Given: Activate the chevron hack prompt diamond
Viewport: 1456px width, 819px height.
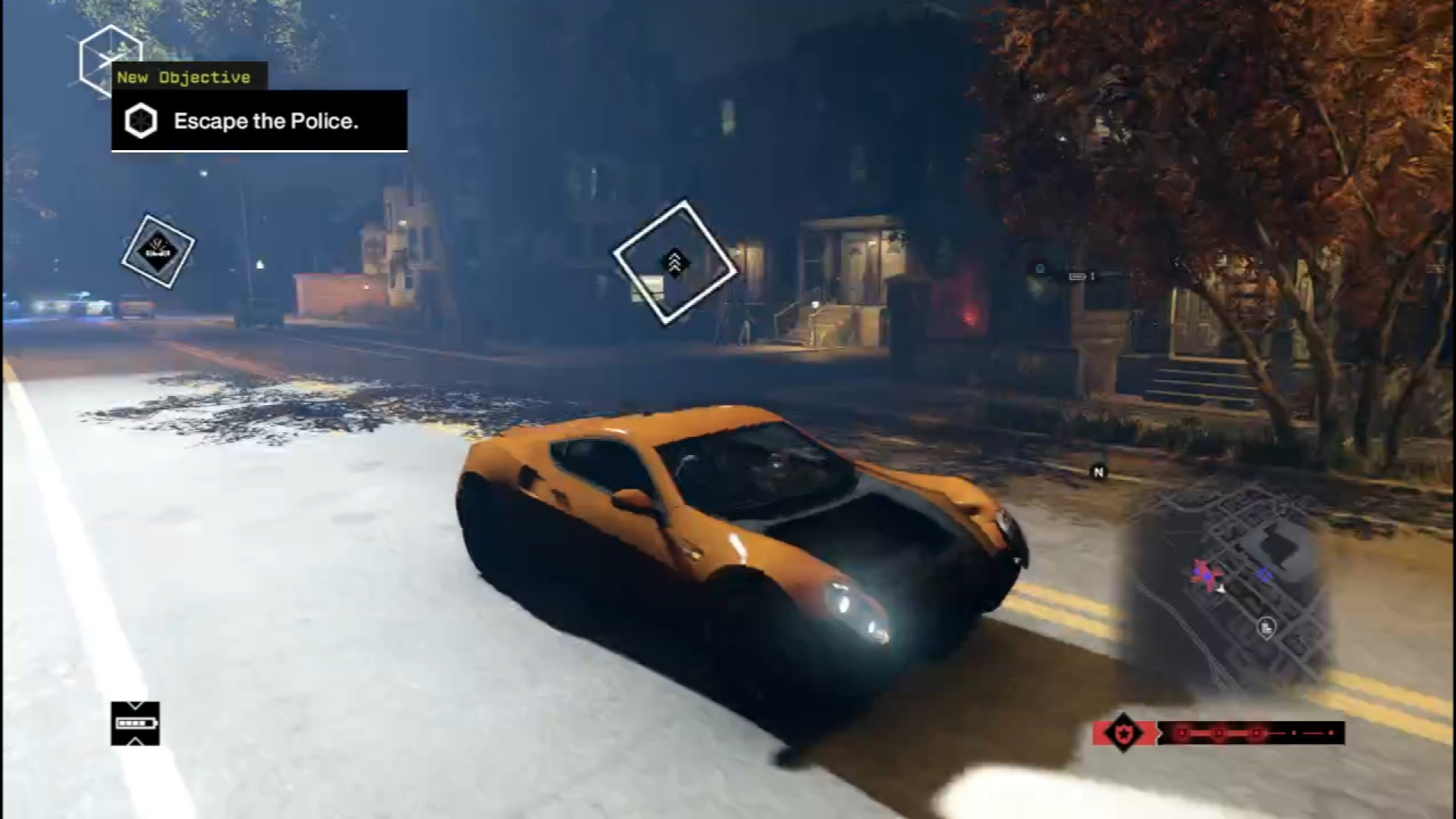Looking at the screenshot, I should pos(674,262).
